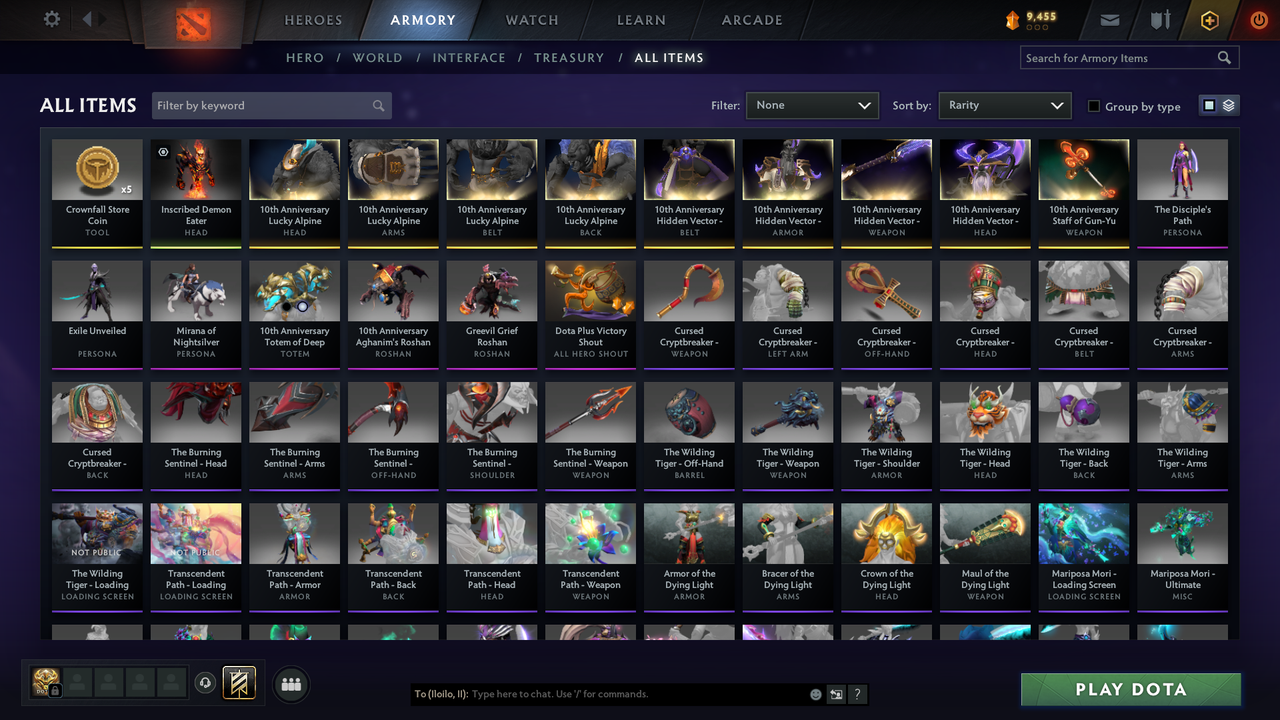Open the HEROES menu
Viewport: 1280px width, 720px height.
coord(313,20)
